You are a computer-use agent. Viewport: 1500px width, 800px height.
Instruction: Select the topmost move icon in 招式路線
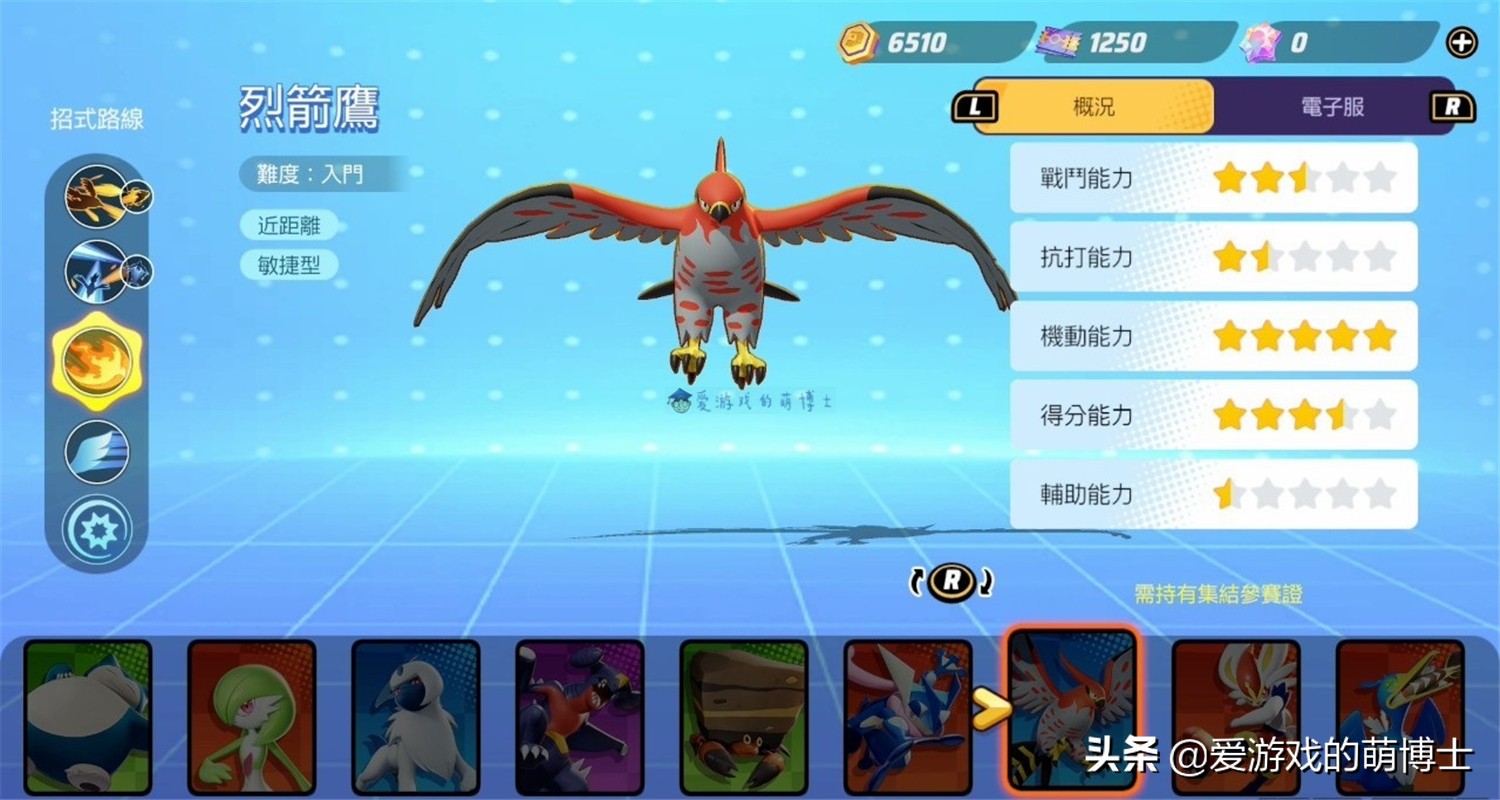[x=97, y=196]
